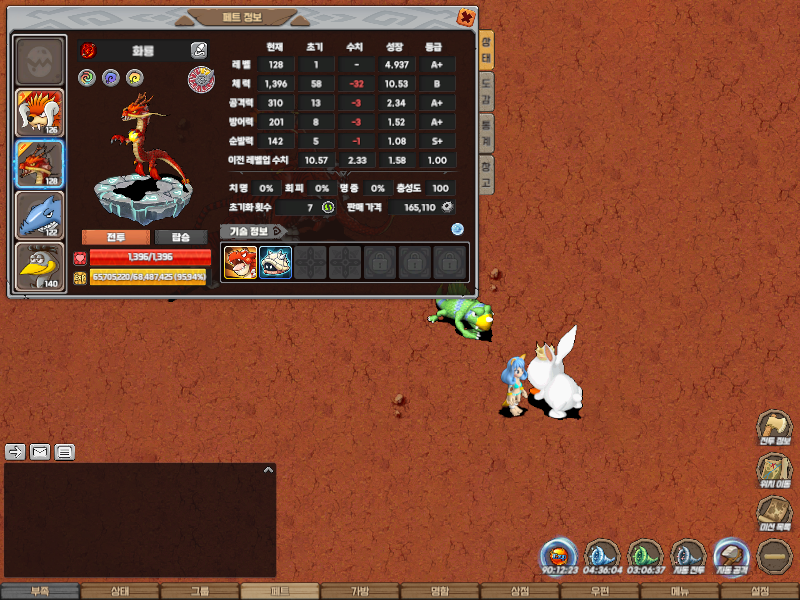
Task: Toggle the 자동 공격 (auto attack) icon
Action: point(730,555)
